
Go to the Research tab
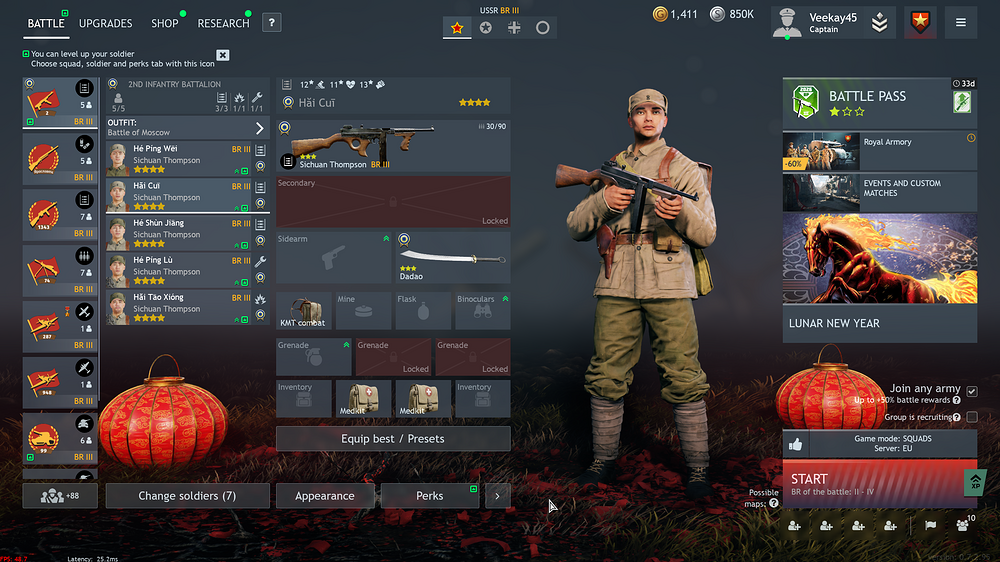click(x=223, y=23)
